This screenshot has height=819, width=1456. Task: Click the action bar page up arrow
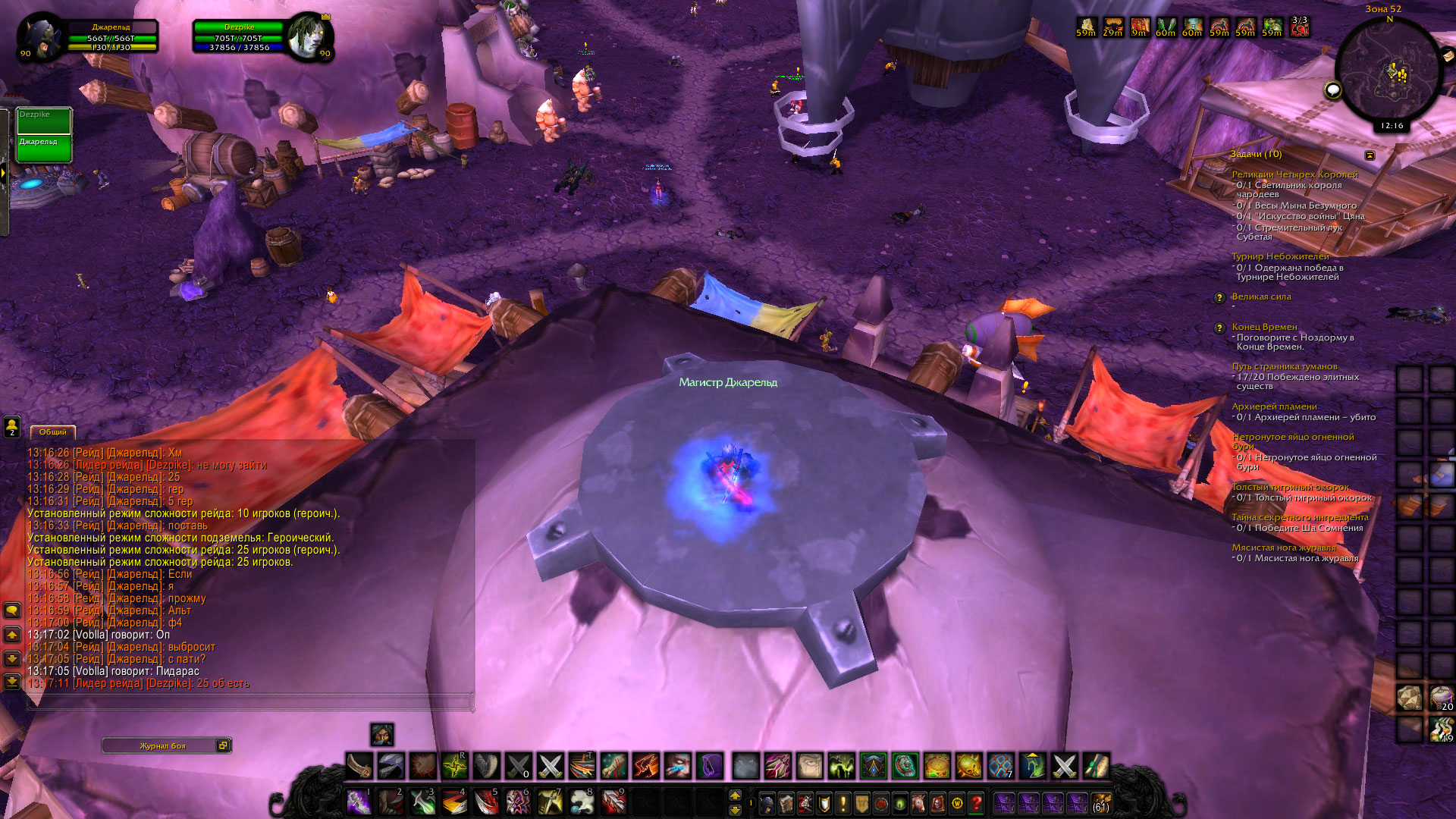pos(735,795)
